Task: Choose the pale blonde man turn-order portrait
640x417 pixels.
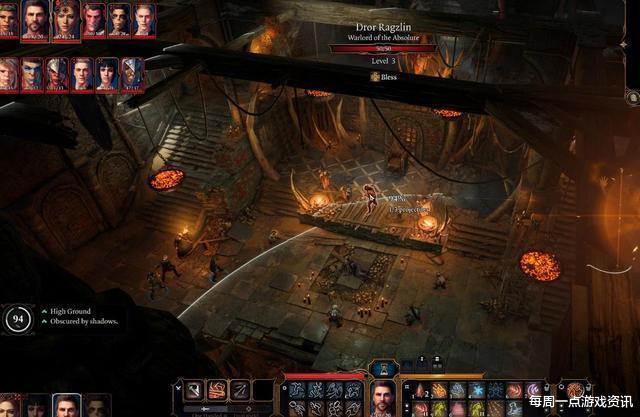Action: click(x=144, y=18)
